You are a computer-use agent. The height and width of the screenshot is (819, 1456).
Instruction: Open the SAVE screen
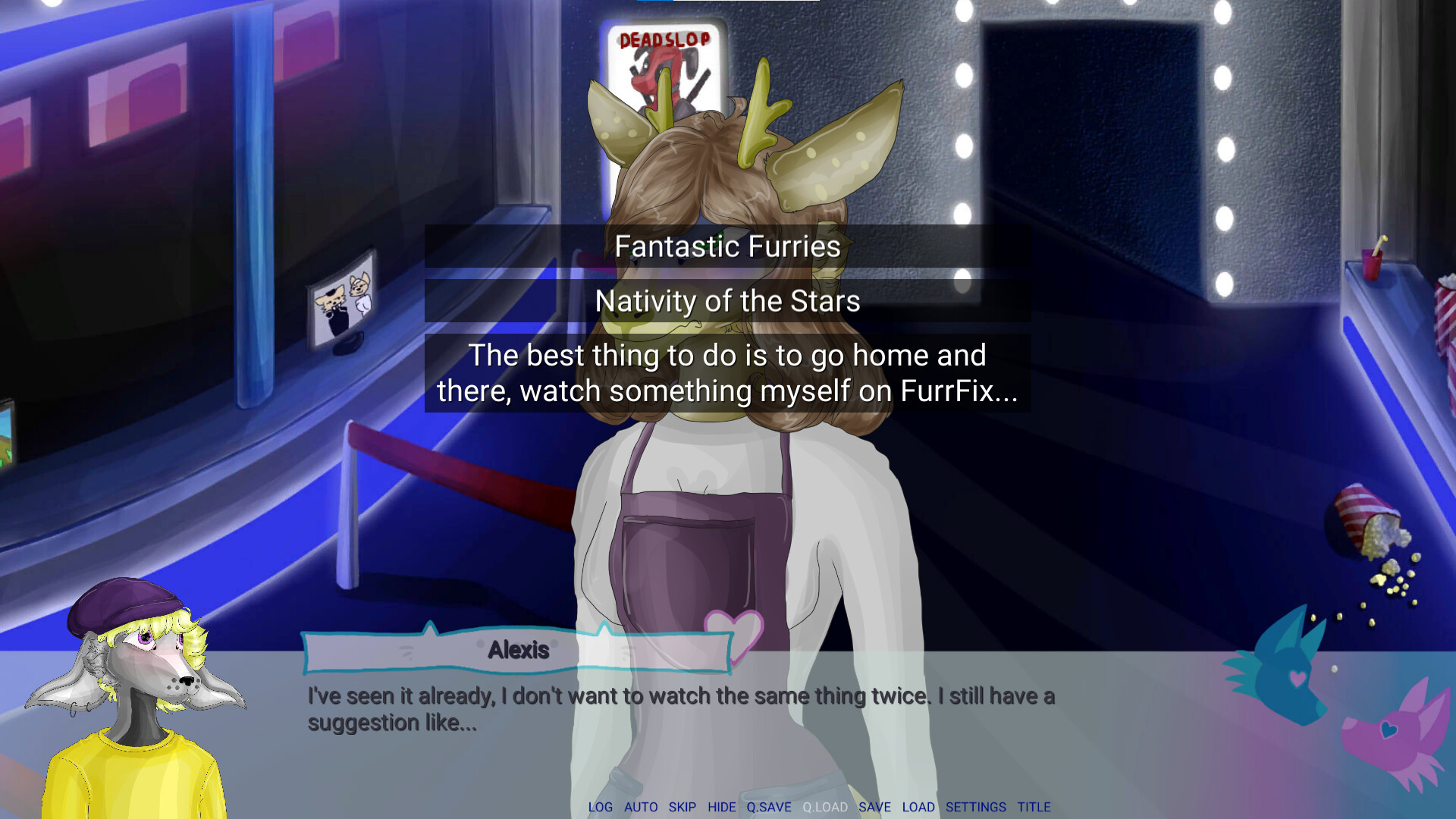[875, 807]
